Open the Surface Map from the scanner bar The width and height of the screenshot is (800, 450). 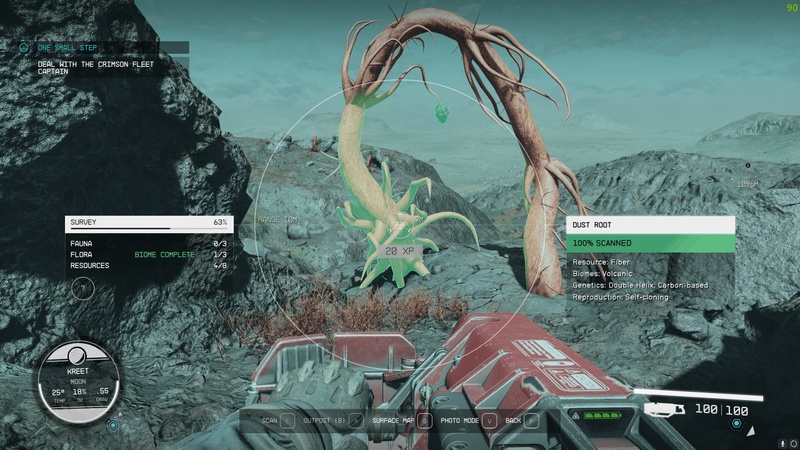[392, 421]
